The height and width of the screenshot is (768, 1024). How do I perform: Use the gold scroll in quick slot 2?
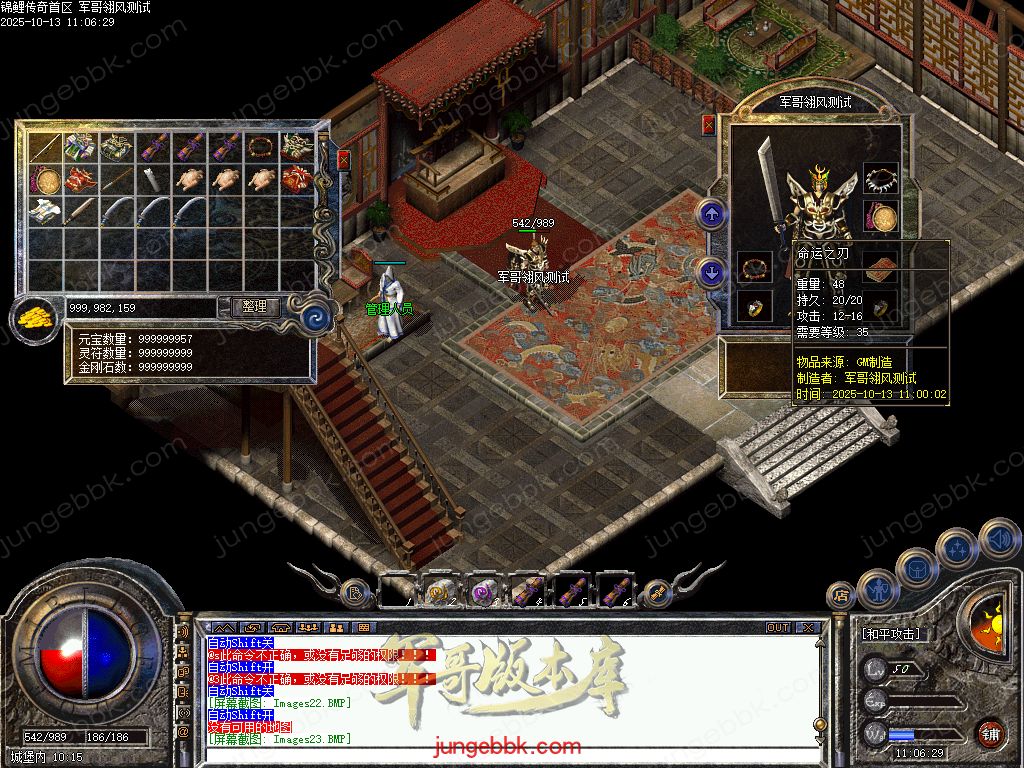coord(441,593)
